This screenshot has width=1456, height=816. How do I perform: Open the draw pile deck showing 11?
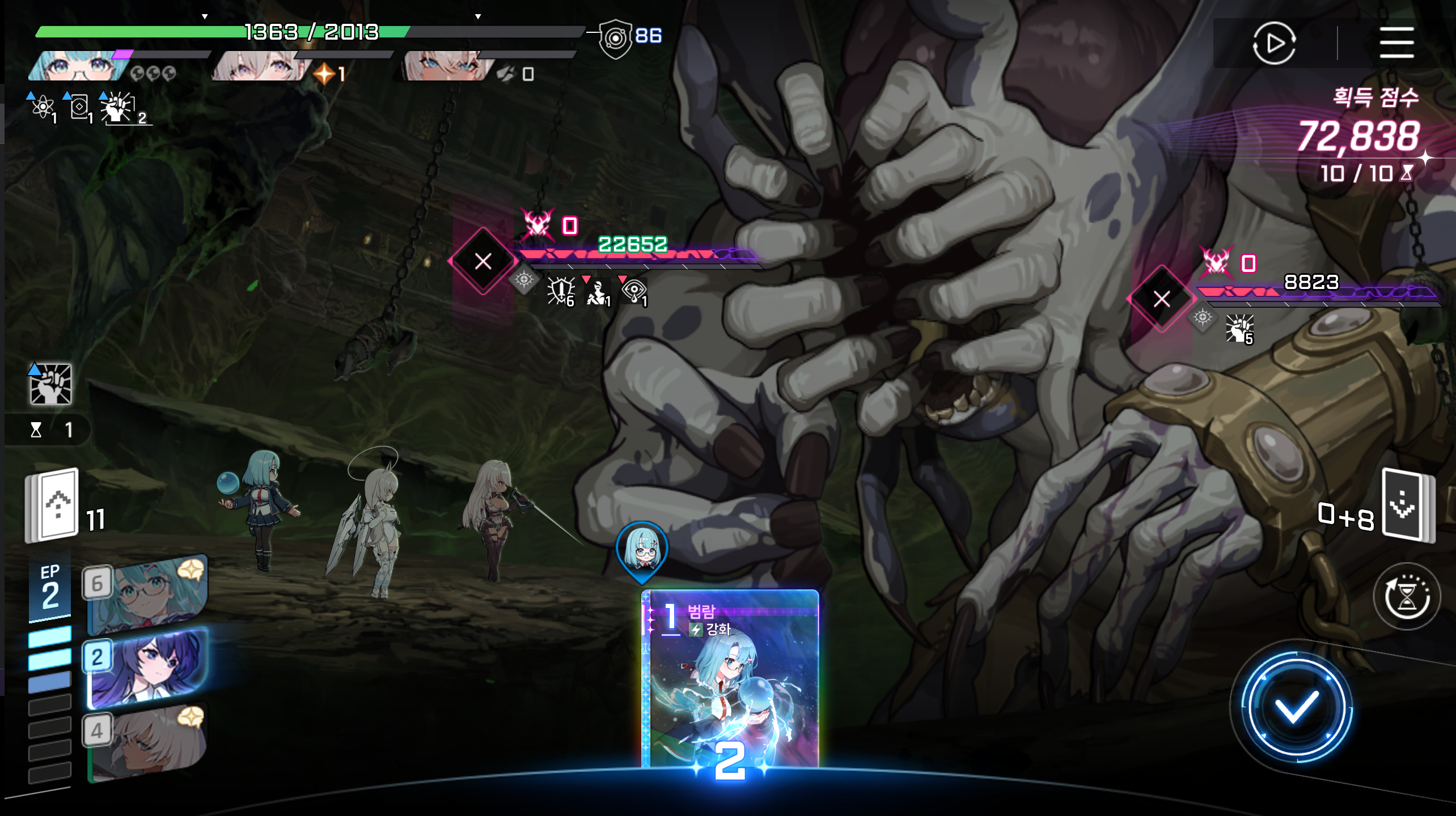52,505
